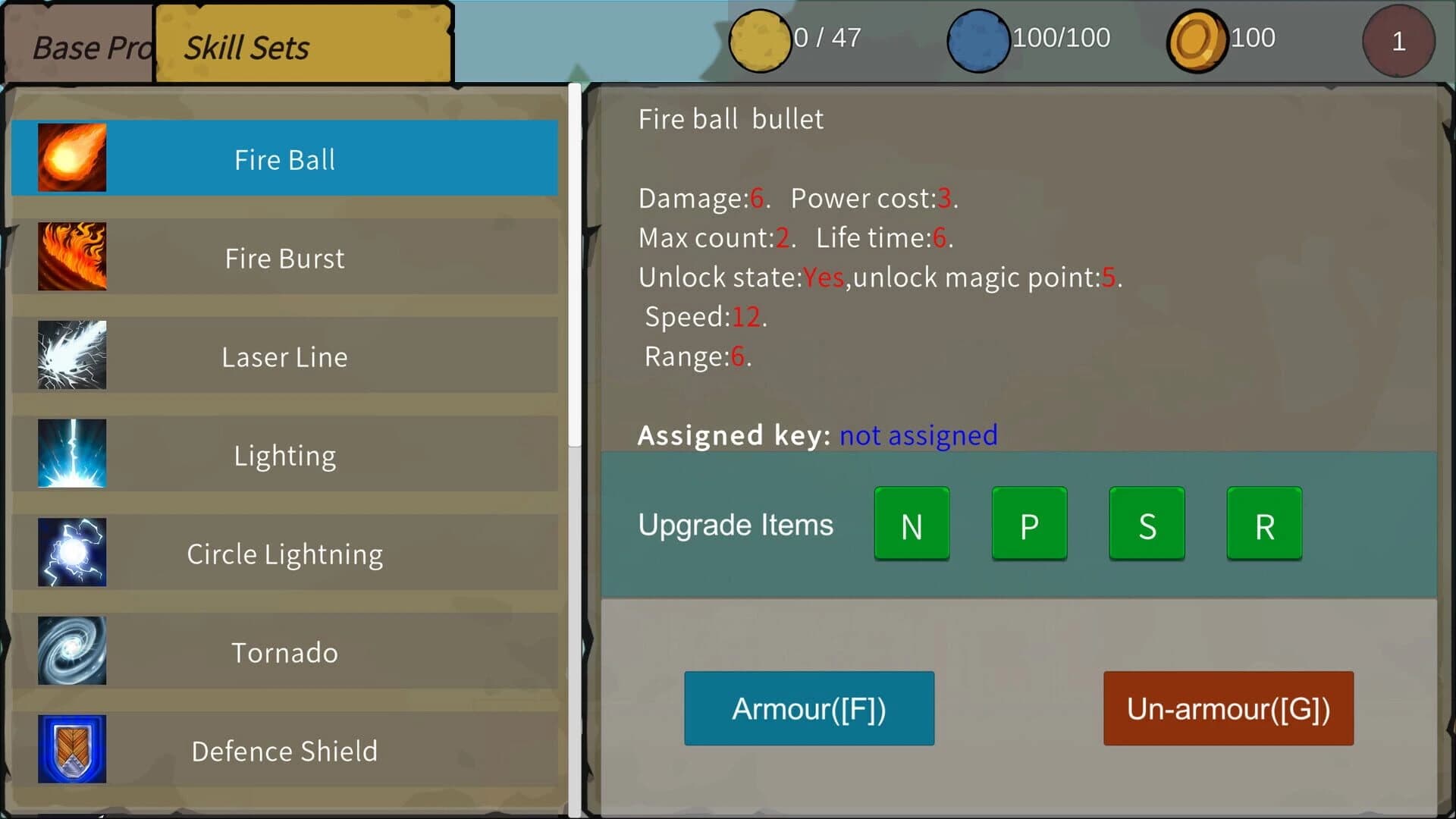
Task: Select the Circle Lightning orb icon
Action: pos(72,552)
